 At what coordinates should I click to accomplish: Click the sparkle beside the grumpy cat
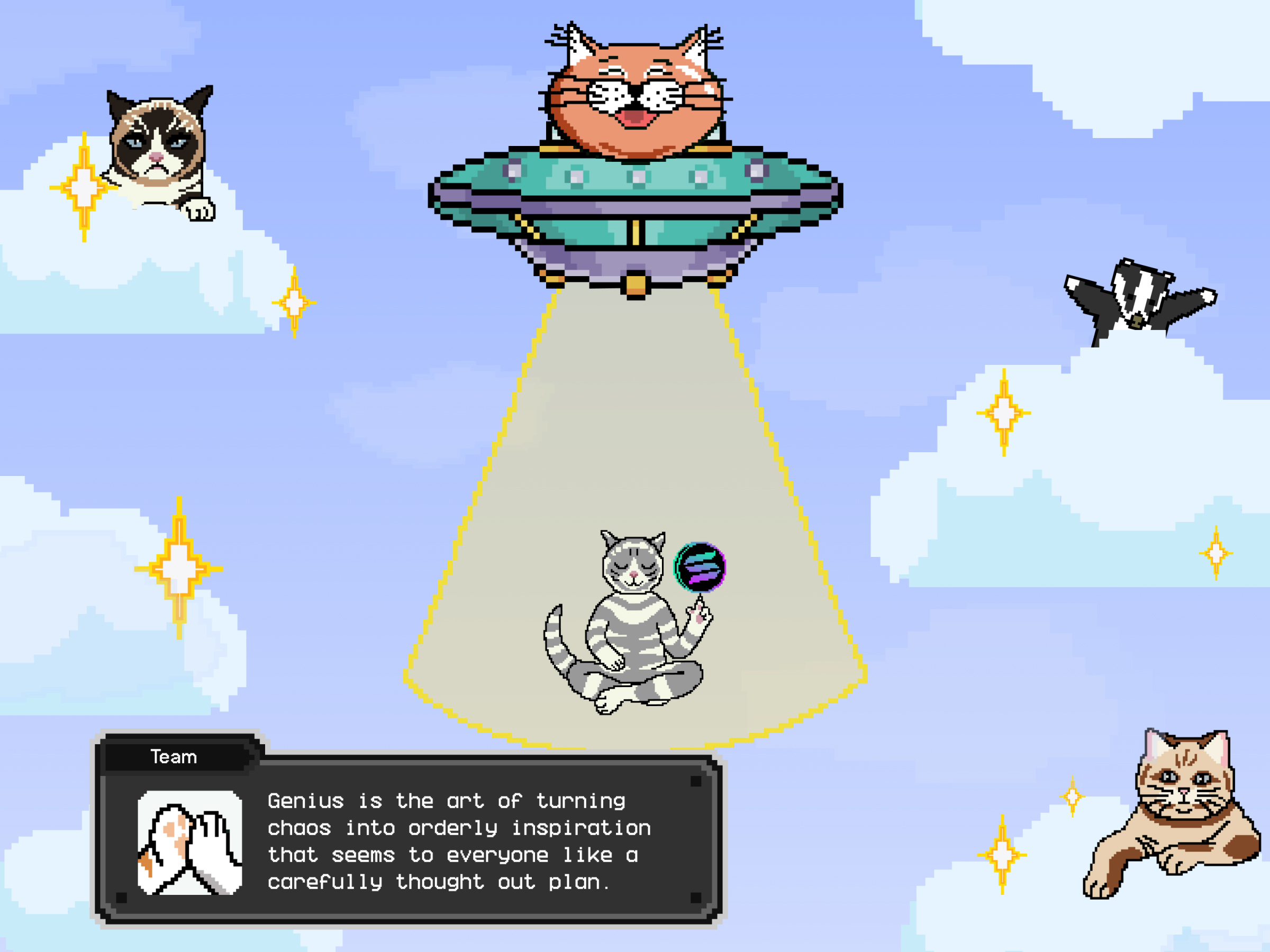pos(83,187)
